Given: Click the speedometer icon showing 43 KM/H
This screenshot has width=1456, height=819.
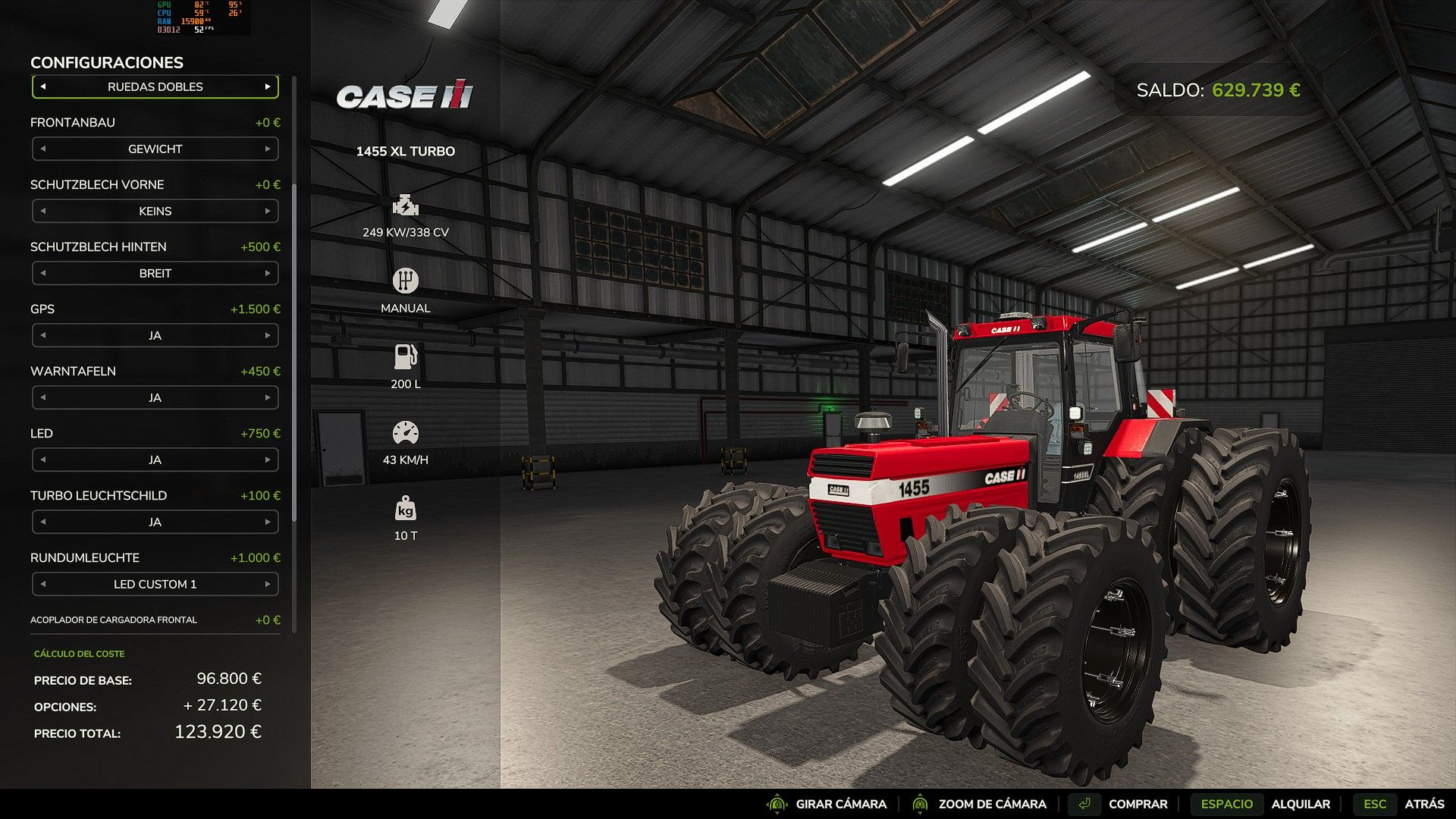Looking at the screenshot, I should click(x=406, y=431).
